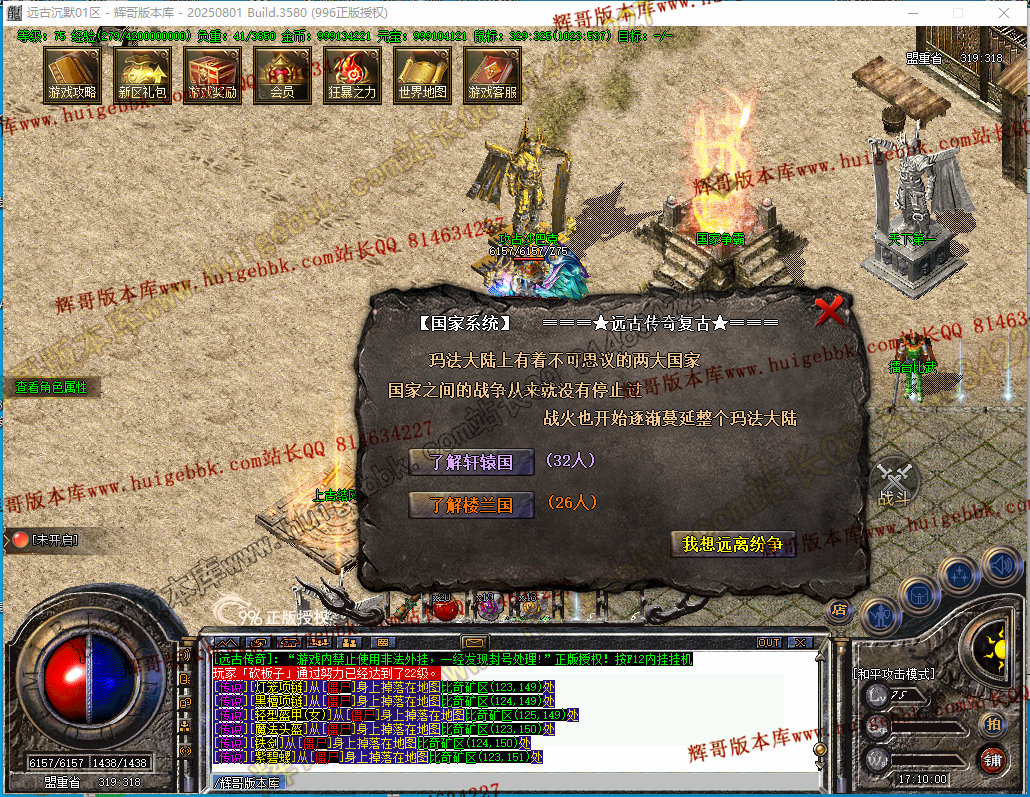Click 查看角色属性 to view character stats
Image resolution: width=1030 pixels, height=797 pixels.
point(51,387)
